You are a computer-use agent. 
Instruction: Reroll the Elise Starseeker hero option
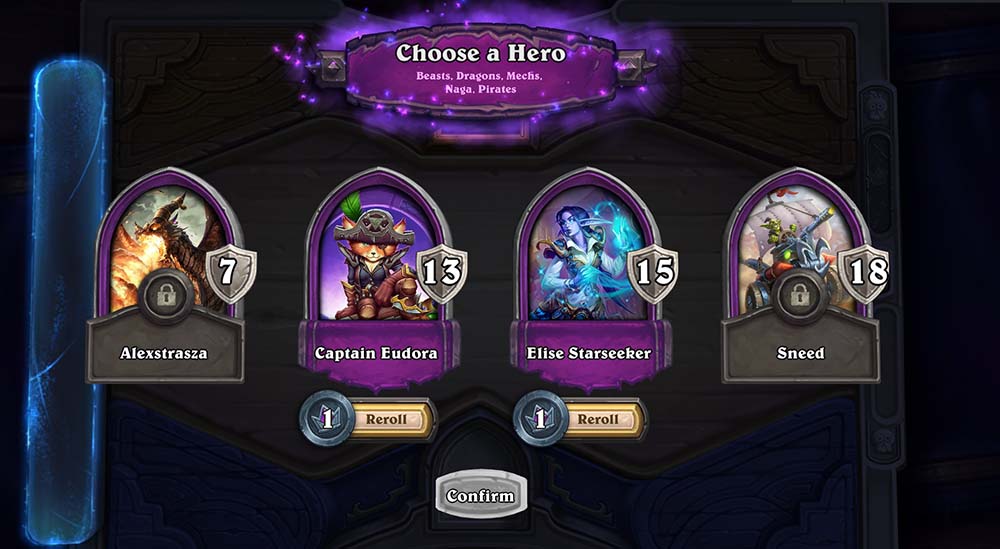pyautogui.click(x=597, y=419)
